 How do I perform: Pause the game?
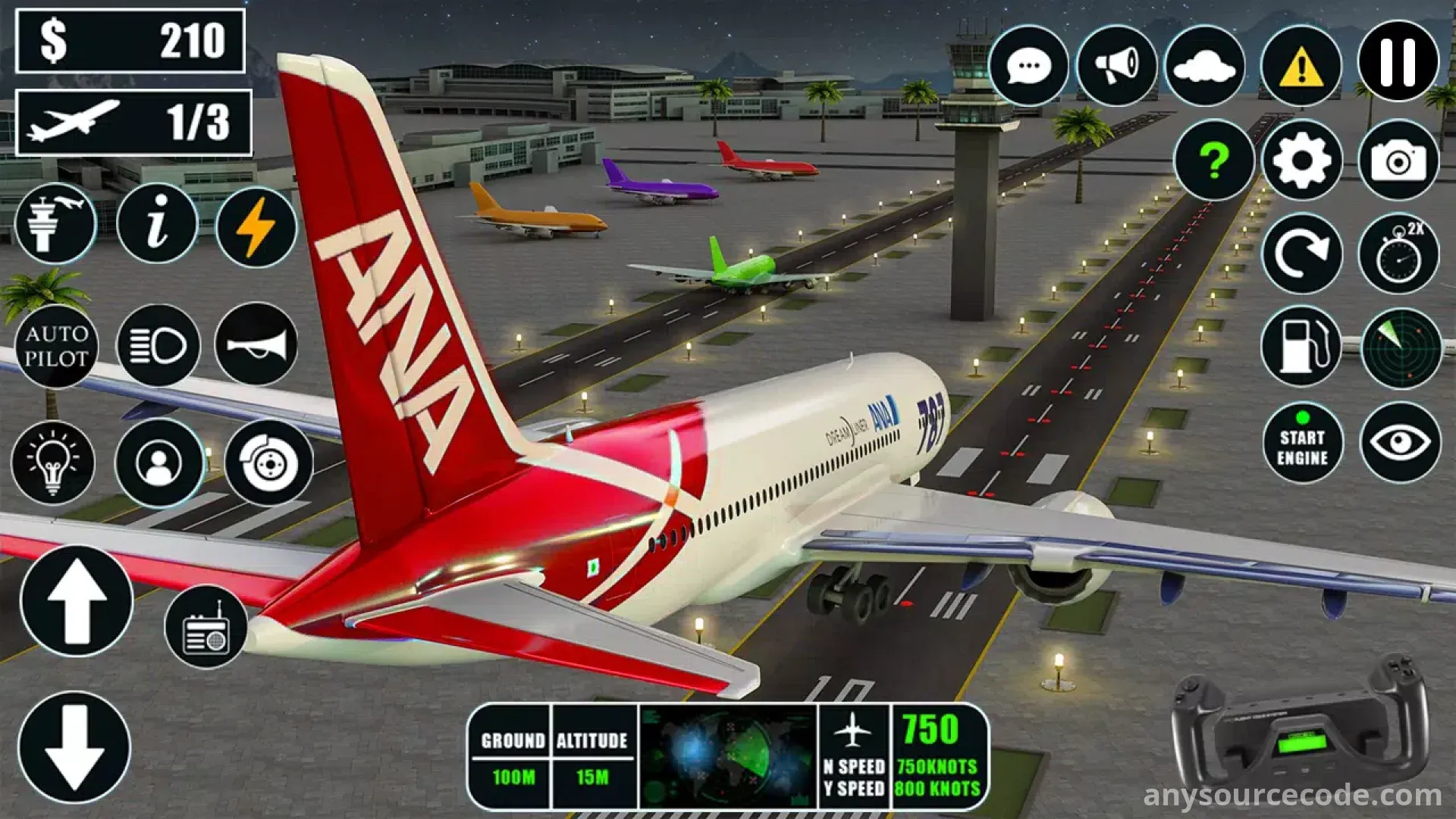coord(1398,61)
